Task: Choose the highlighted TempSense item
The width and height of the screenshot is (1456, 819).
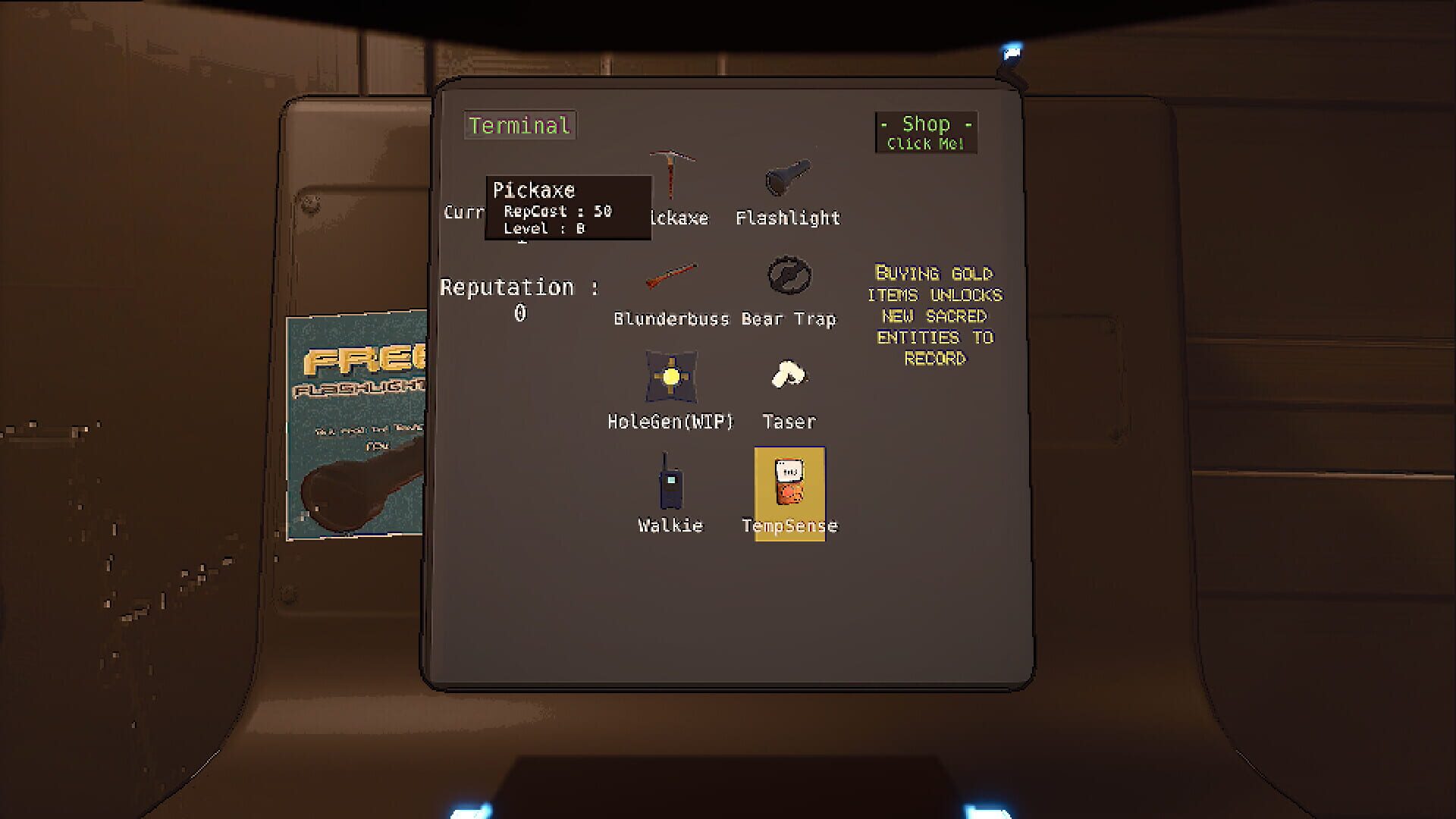Action: coord(789,485)
